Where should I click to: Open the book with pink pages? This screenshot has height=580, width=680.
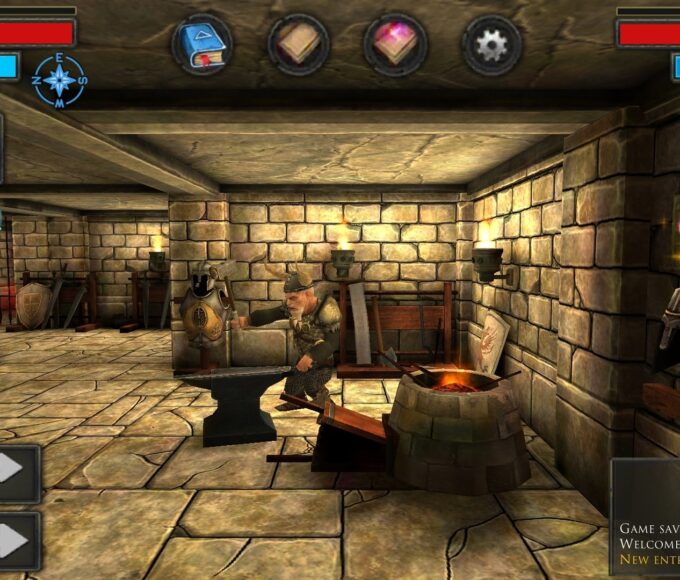[395, 44]
